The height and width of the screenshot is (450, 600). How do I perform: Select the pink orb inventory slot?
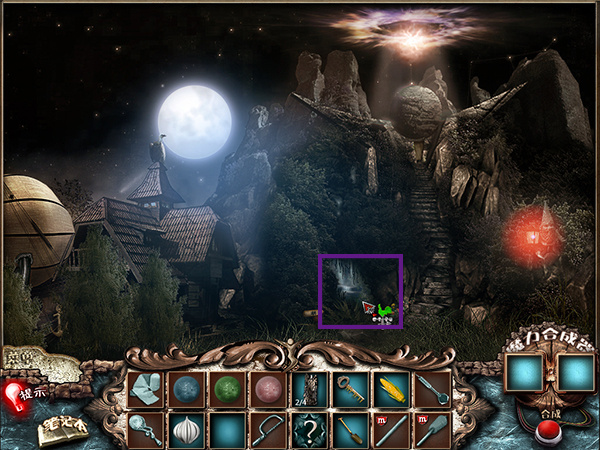pyautogui.click(x=268, y=389)
